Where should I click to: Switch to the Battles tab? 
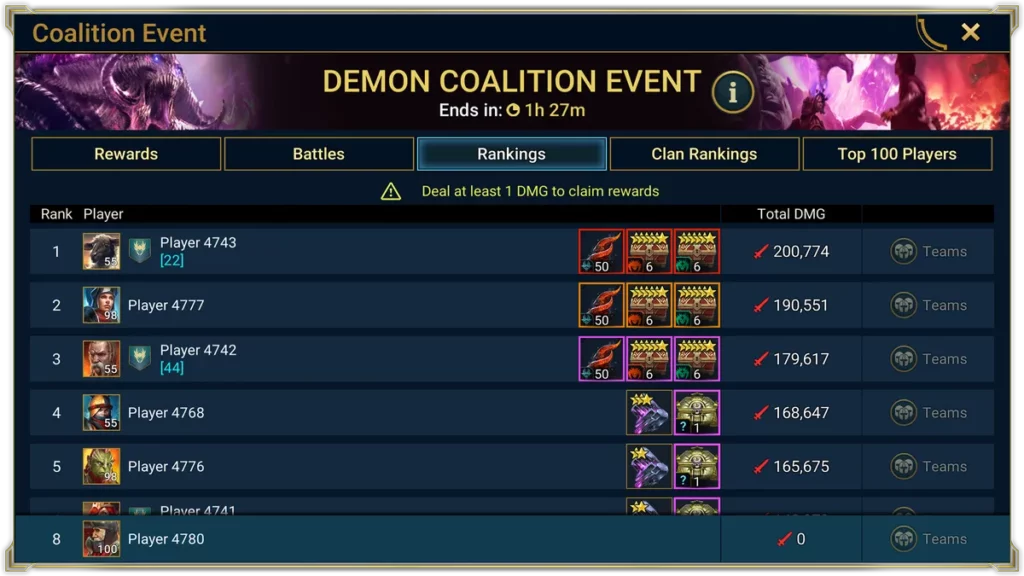(x=318, y=154)
